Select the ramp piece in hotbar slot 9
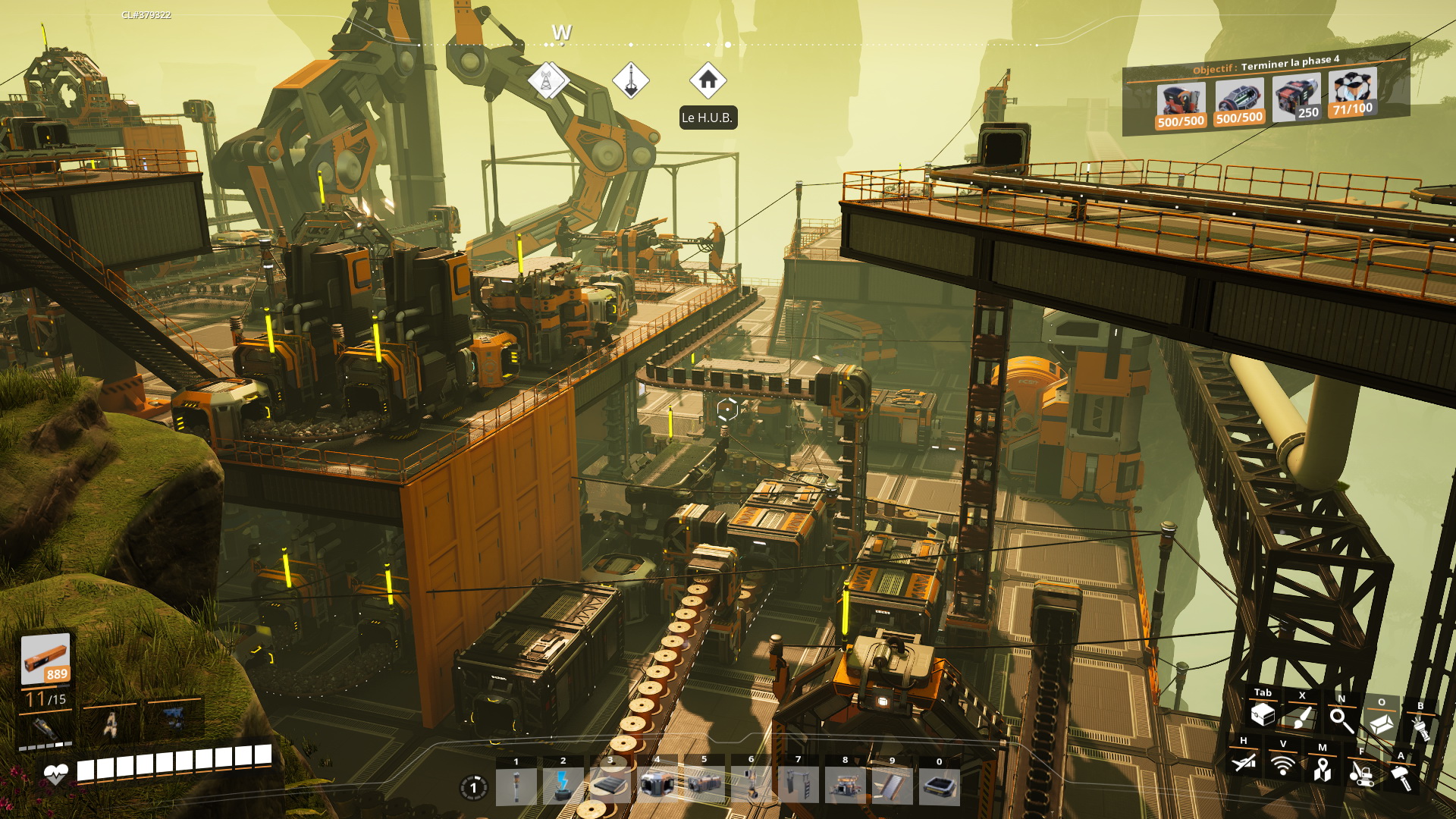 892,786
